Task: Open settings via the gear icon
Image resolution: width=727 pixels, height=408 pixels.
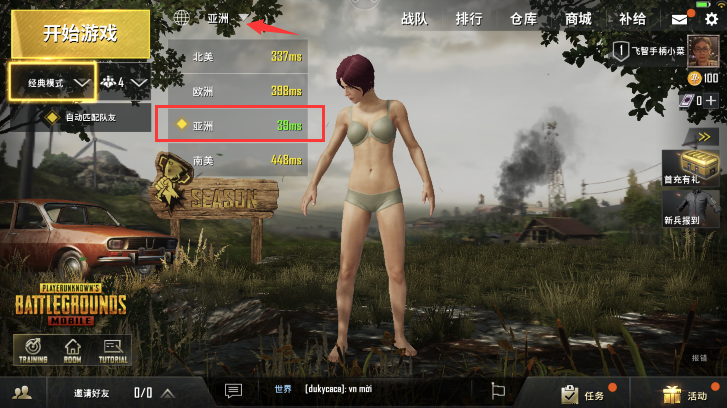Action: [710, 19]
